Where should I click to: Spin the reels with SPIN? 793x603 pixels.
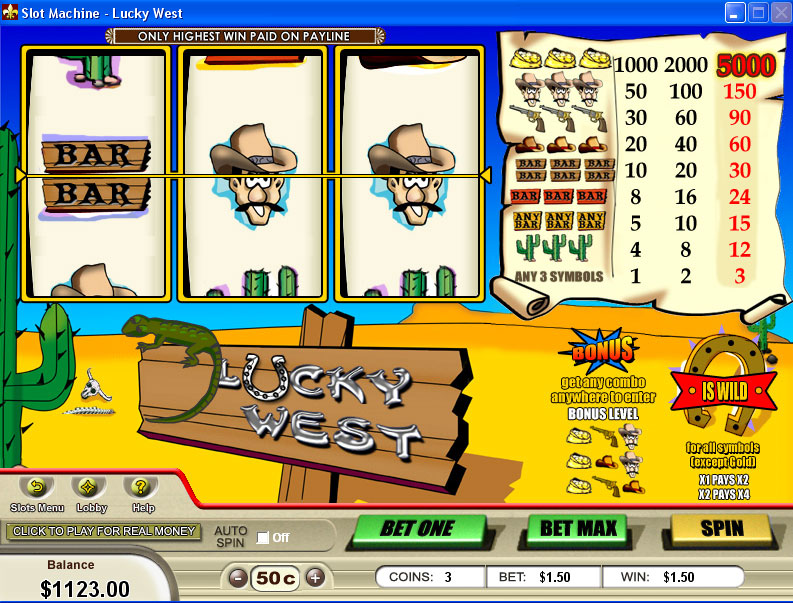(x=721, y=528)
